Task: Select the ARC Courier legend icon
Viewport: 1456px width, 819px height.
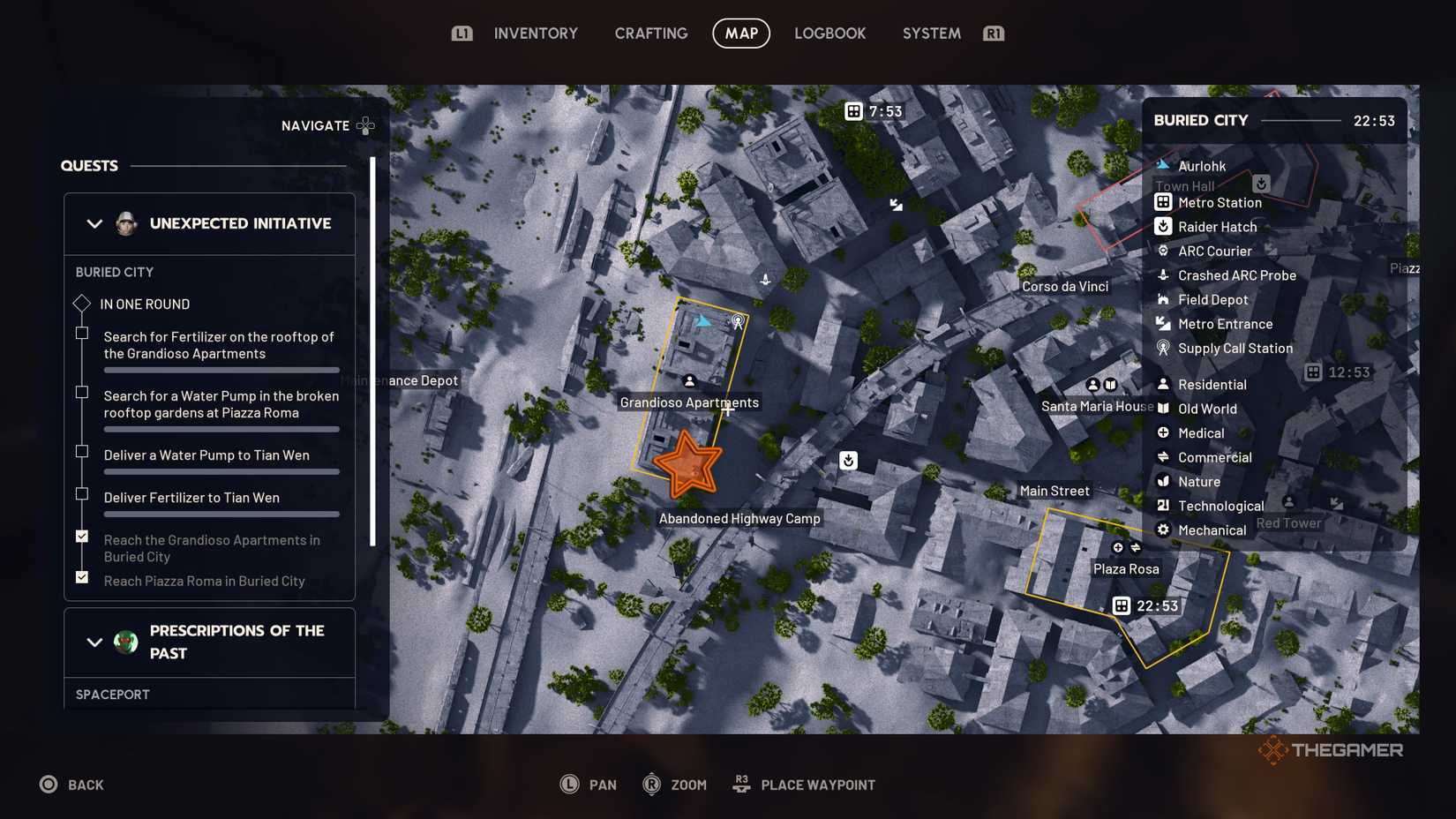Action: (1163, 251)
